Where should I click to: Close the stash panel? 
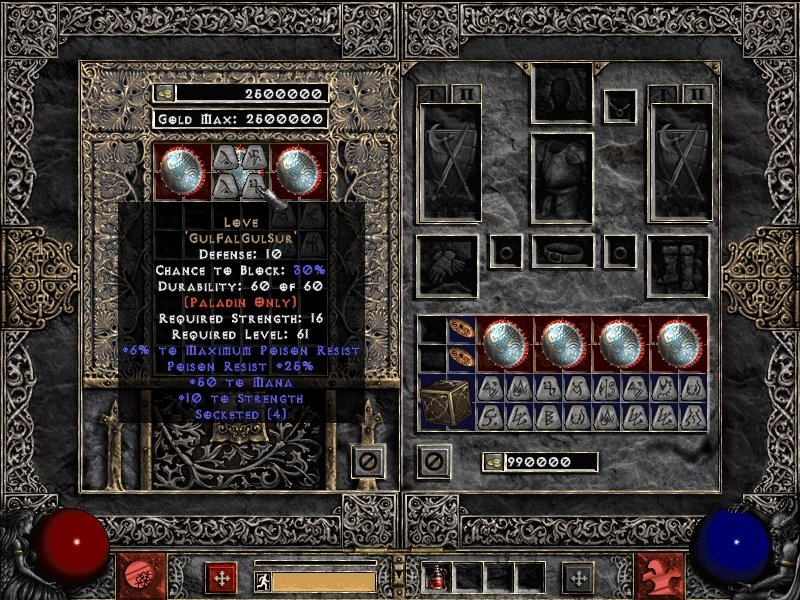point(366,462)
